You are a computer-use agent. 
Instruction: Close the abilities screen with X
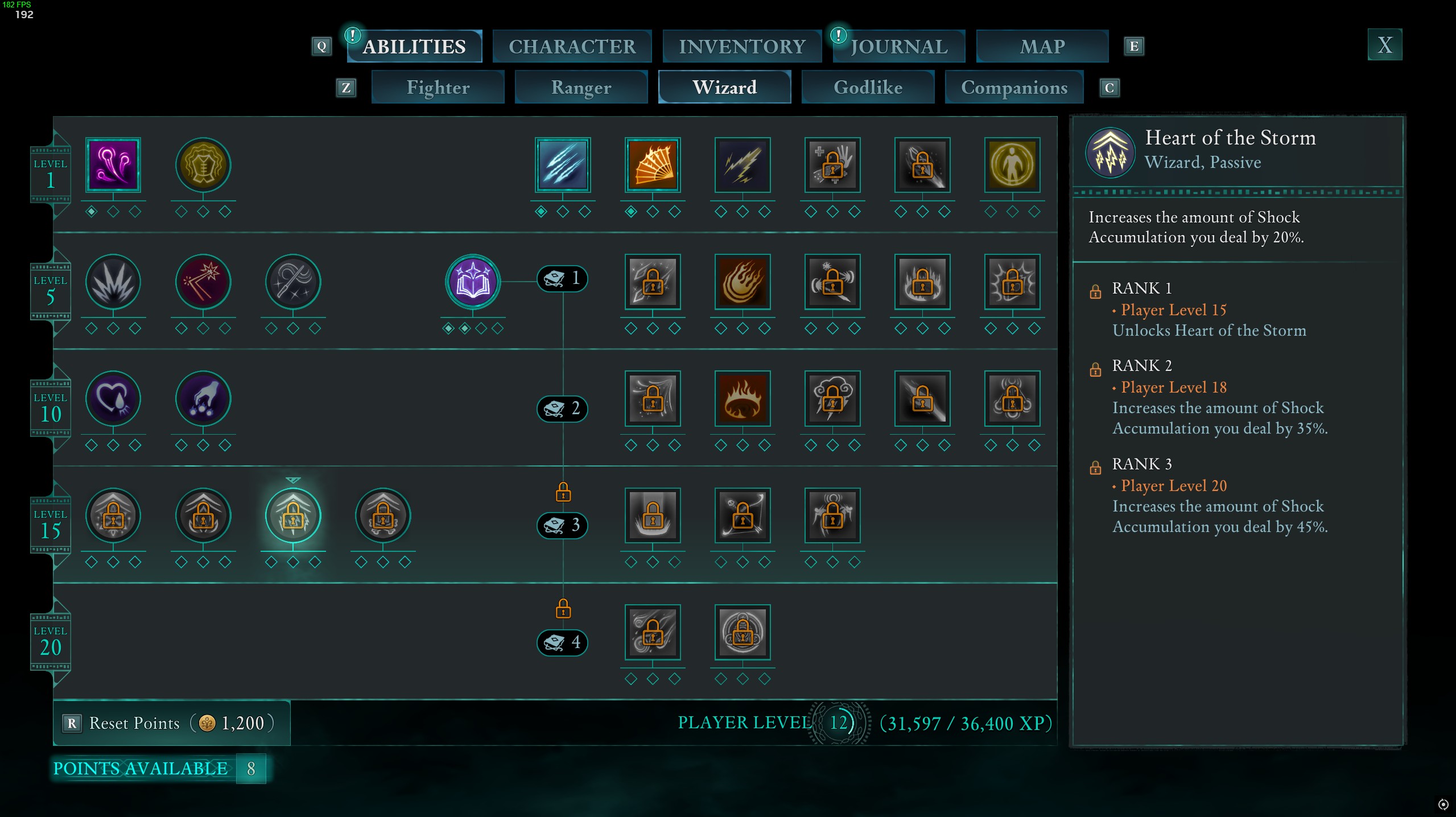pos(1384,44)
